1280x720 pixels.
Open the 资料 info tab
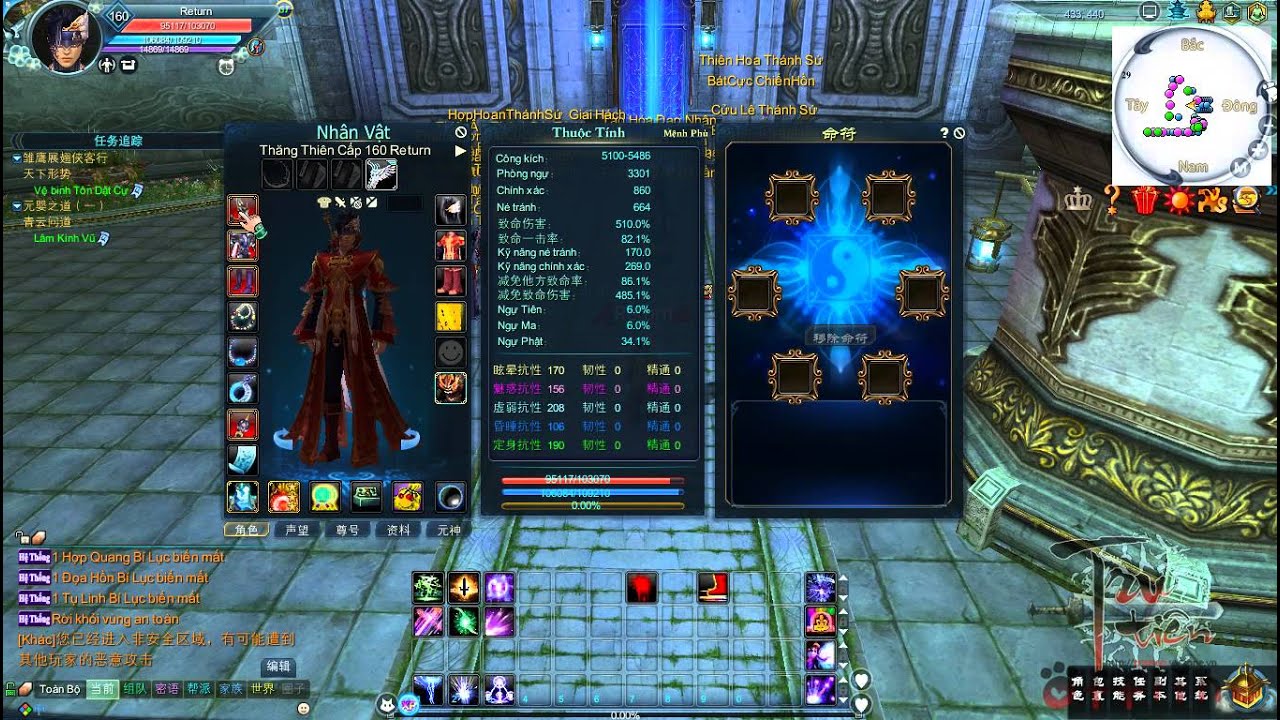pyautogui.click(x=398, y=530)
